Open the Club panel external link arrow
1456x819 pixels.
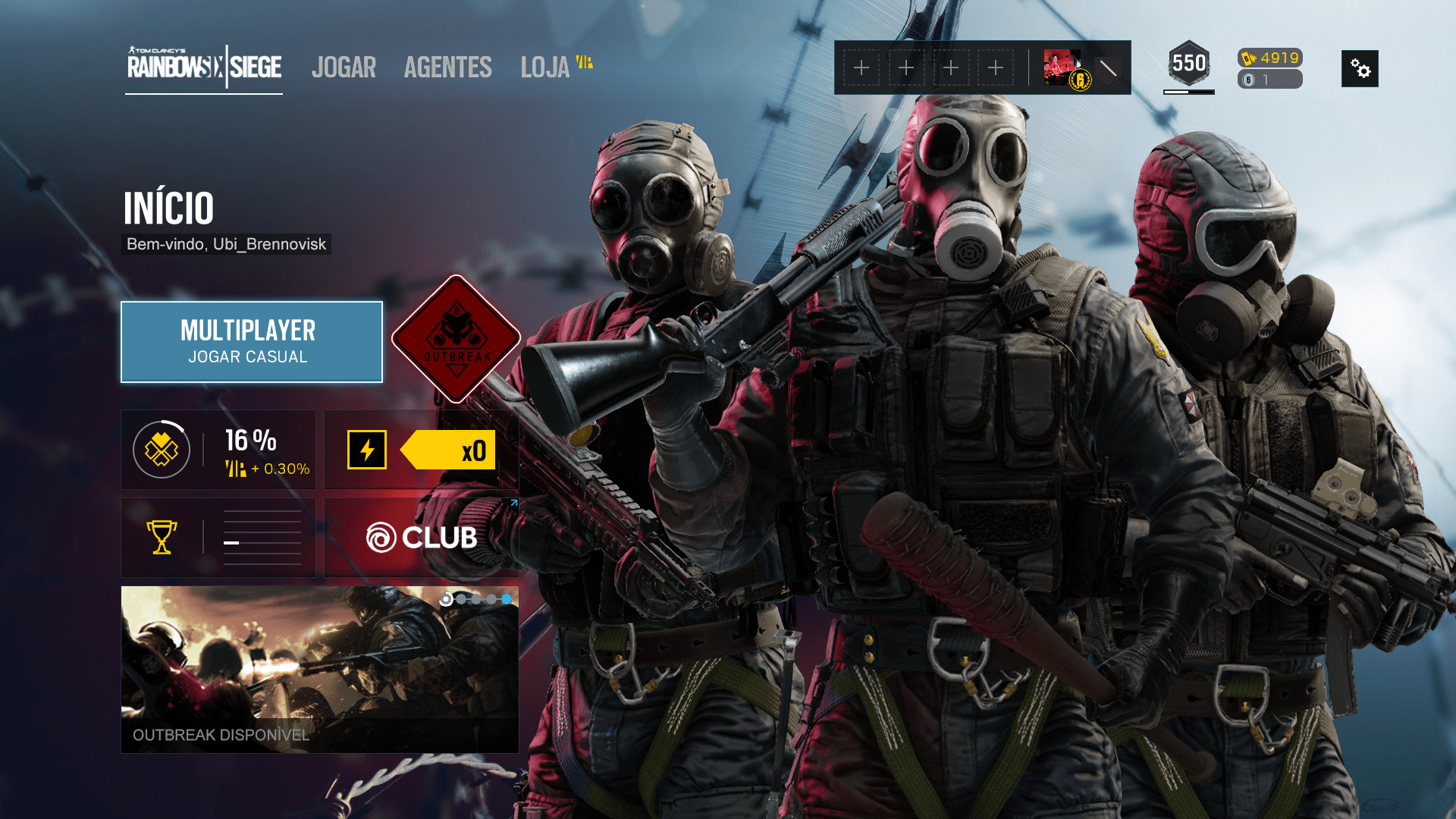(x=514, y=503)
